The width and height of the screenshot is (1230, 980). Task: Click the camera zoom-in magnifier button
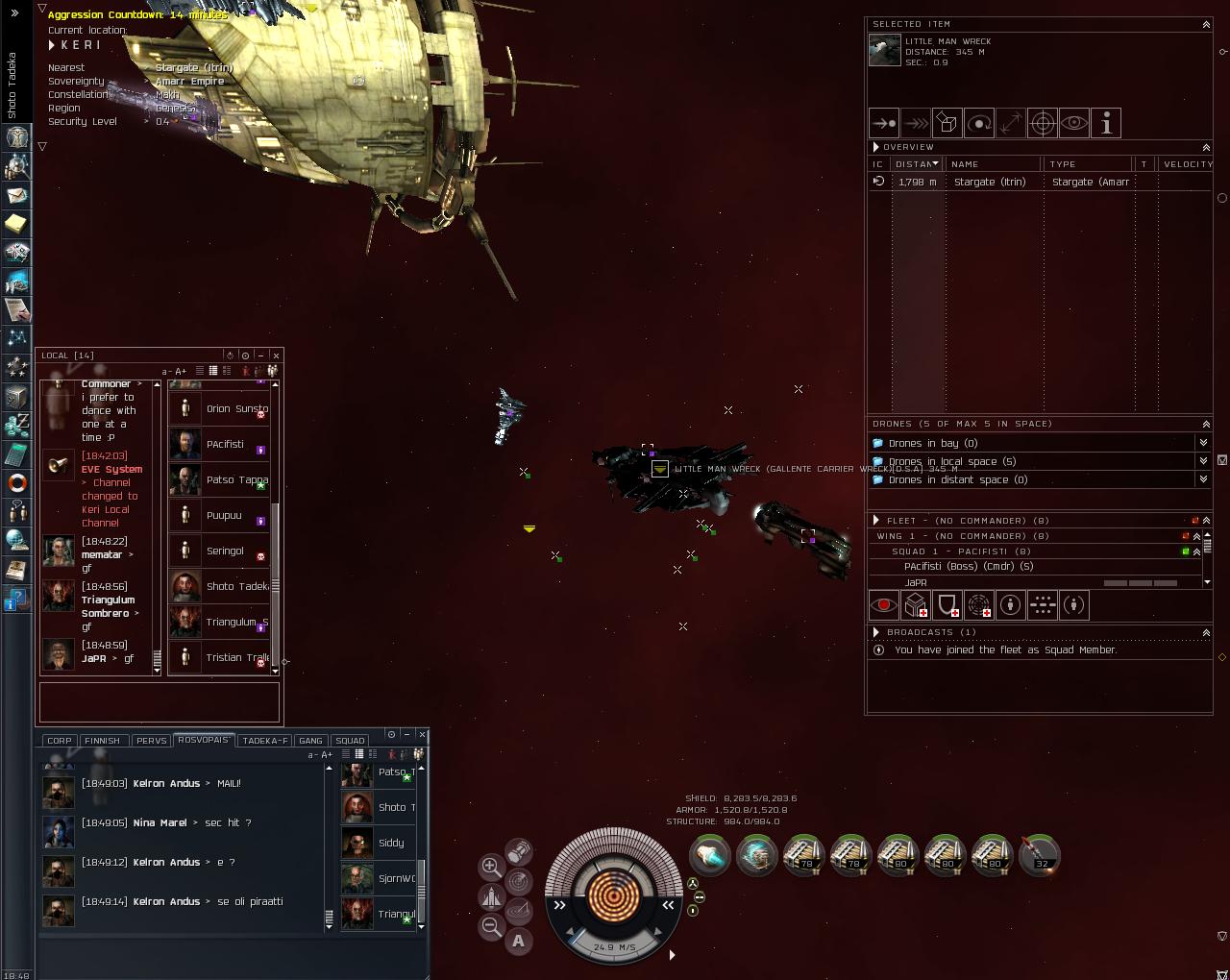(490, 867)
